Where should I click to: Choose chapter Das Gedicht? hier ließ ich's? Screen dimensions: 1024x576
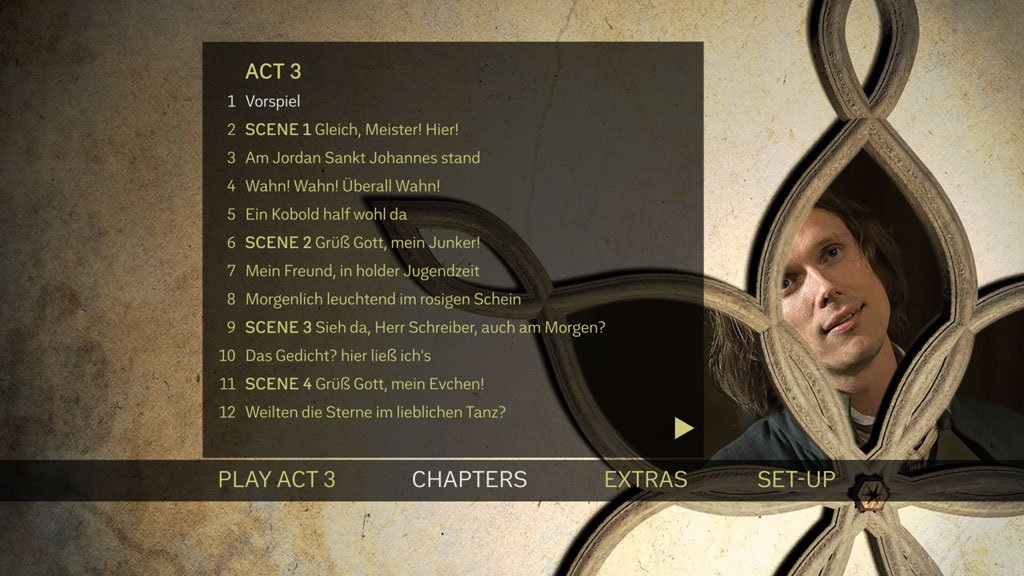click(337, 355)
